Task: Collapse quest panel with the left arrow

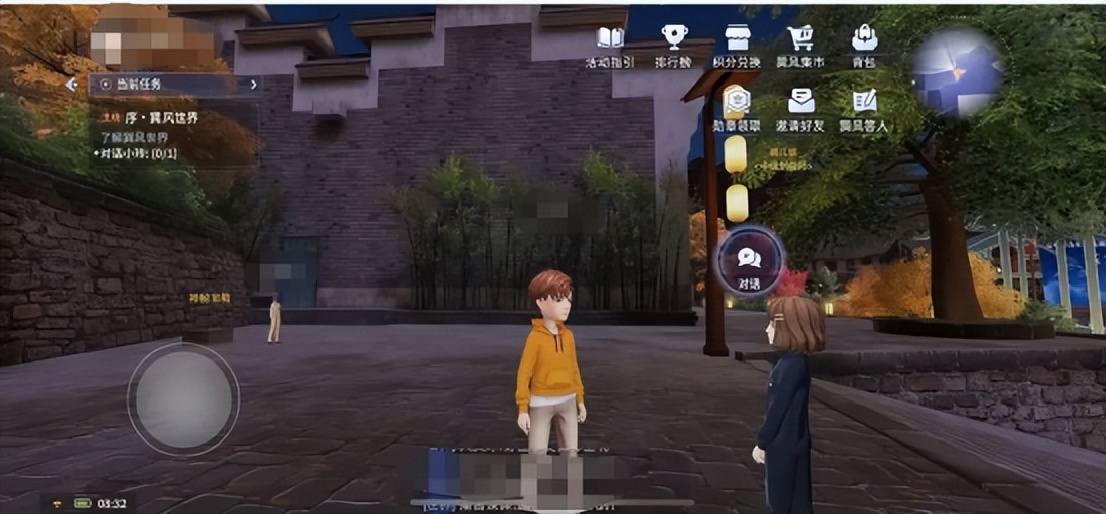Action: [x=71, y=85]
